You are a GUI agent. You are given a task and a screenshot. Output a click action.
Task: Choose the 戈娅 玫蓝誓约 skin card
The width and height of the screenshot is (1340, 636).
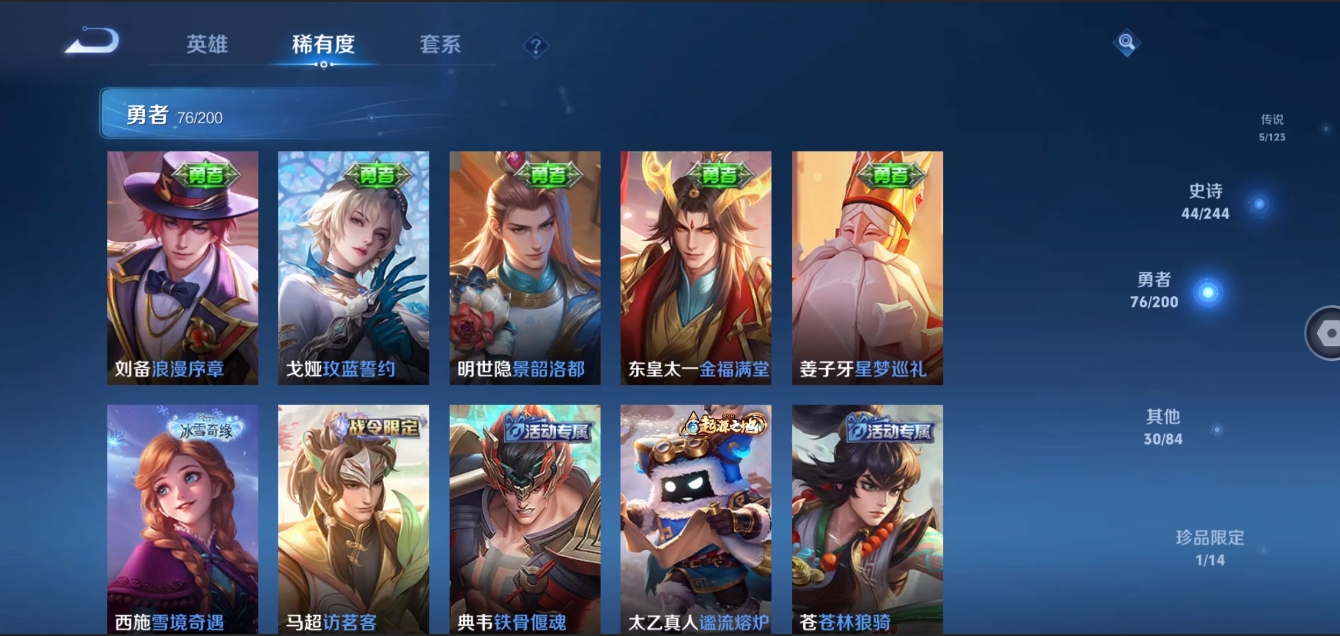pos(353,267)
